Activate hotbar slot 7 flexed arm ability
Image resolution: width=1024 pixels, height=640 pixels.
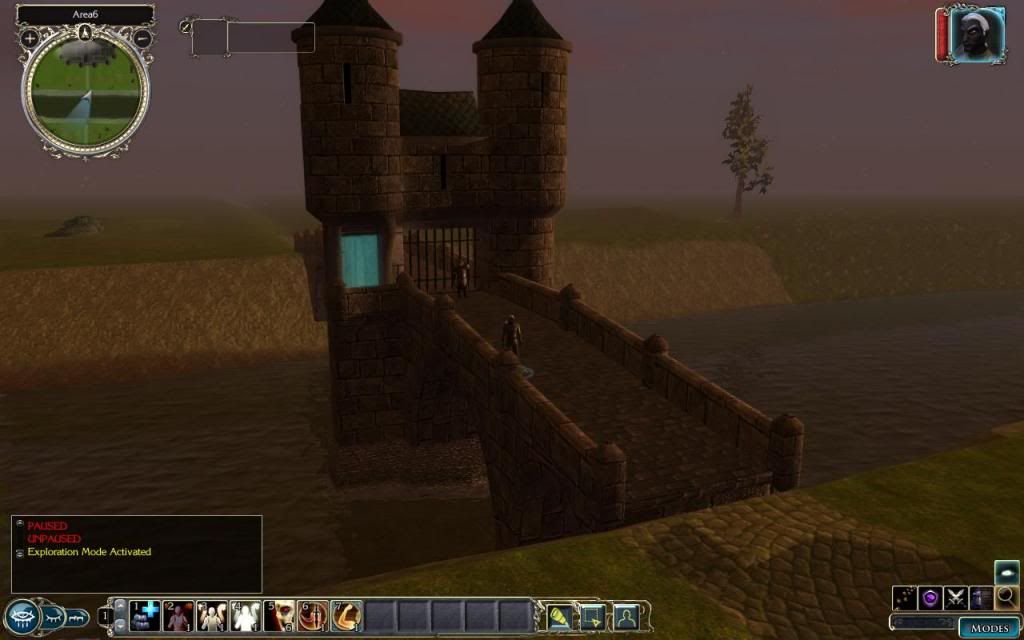[347, 615]
